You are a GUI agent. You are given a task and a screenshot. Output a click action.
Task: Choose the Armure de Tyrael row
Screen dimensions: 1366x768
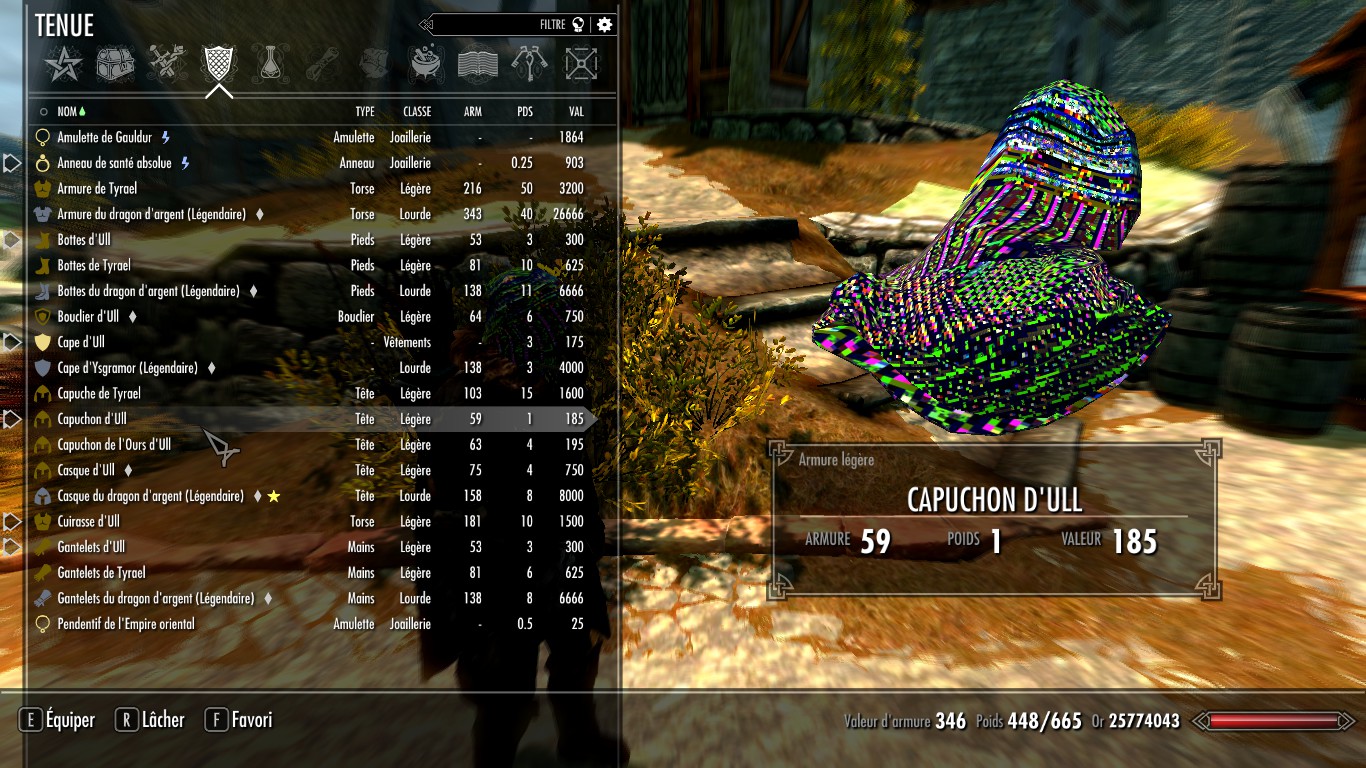[x=97, y=188]
